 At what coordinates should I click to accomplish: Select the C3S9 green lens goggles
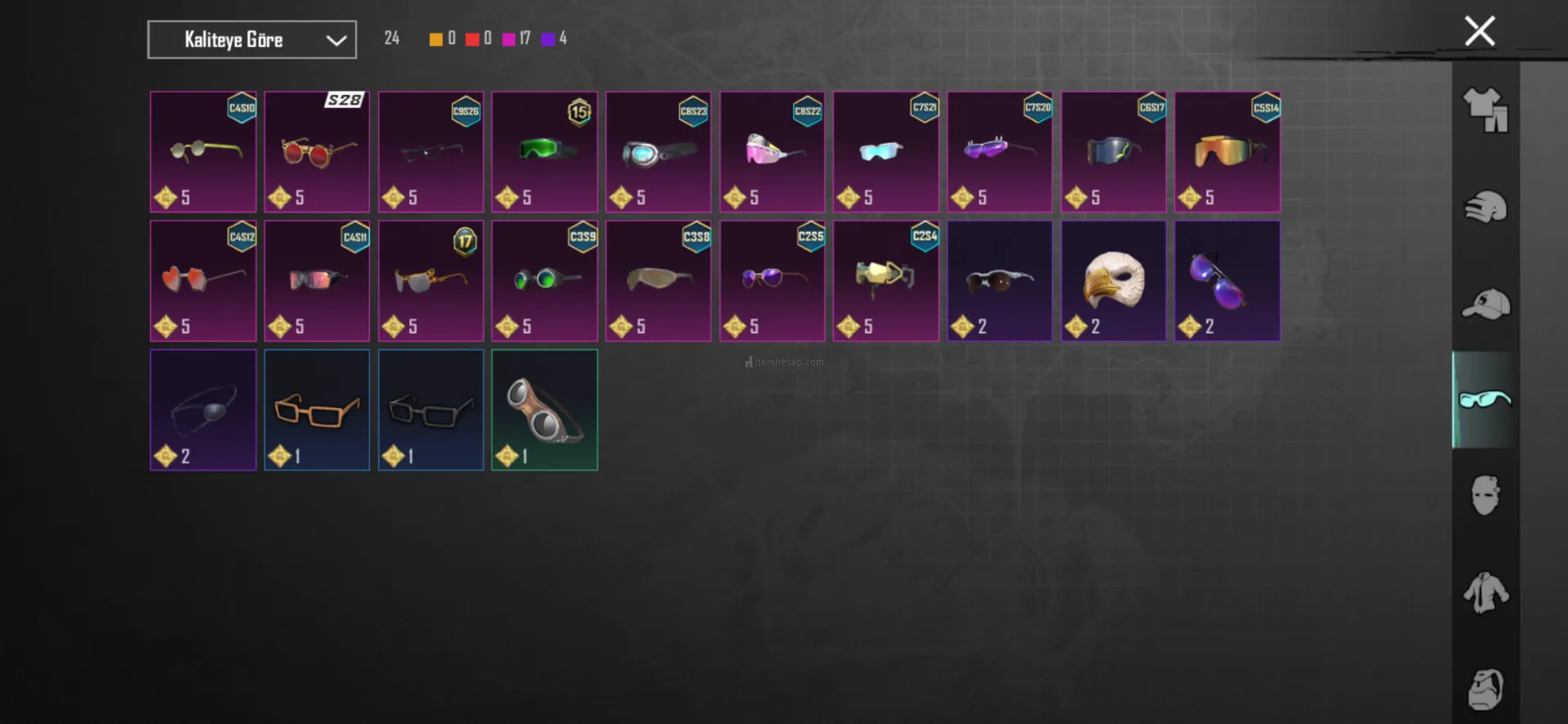pyautogui.click(x=545, y=281)
